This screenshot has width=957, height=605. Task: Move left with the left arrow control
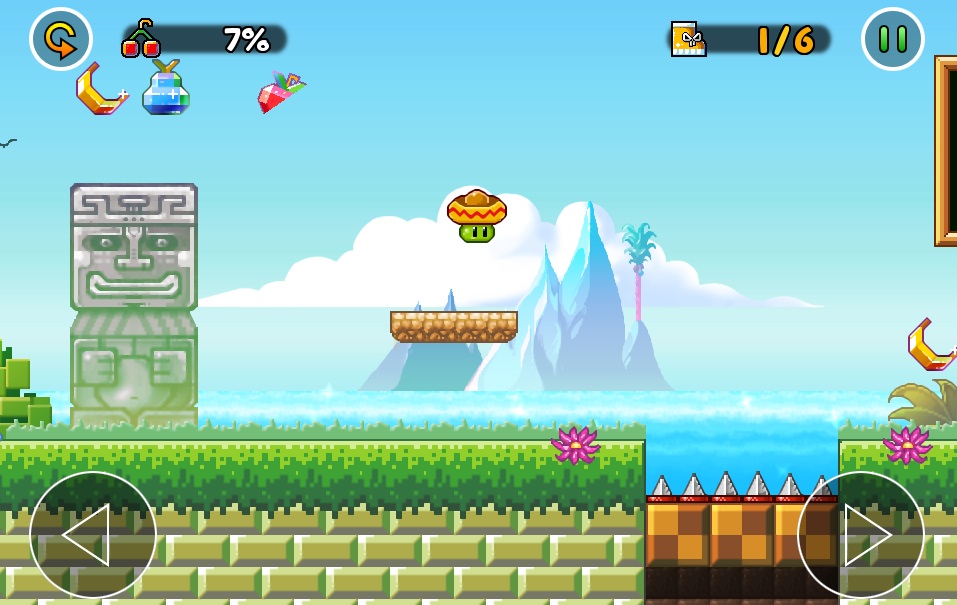click(92, 535)
